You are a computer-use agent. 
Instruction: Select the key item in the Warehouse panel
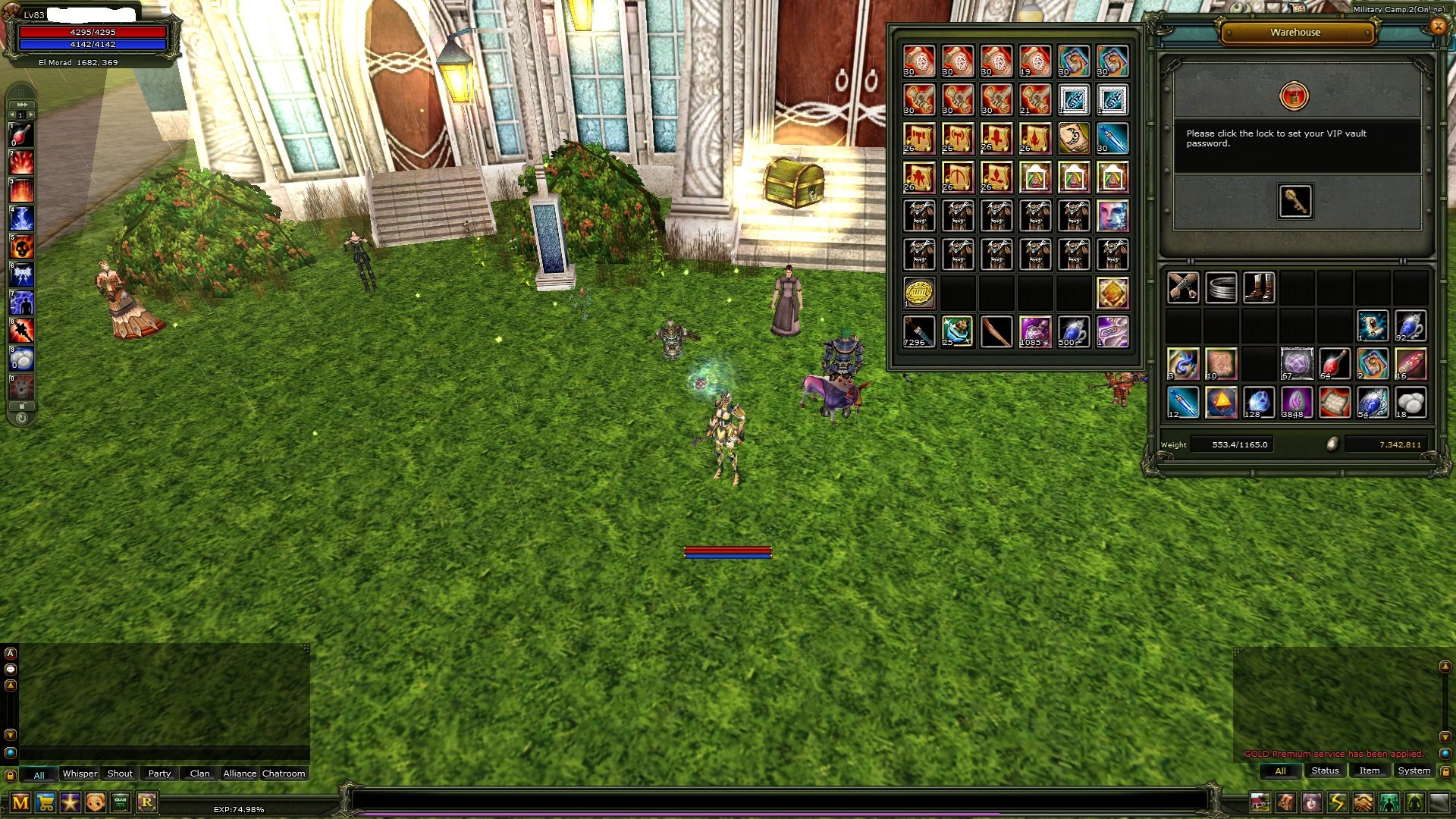click(x=1296, y=200)
